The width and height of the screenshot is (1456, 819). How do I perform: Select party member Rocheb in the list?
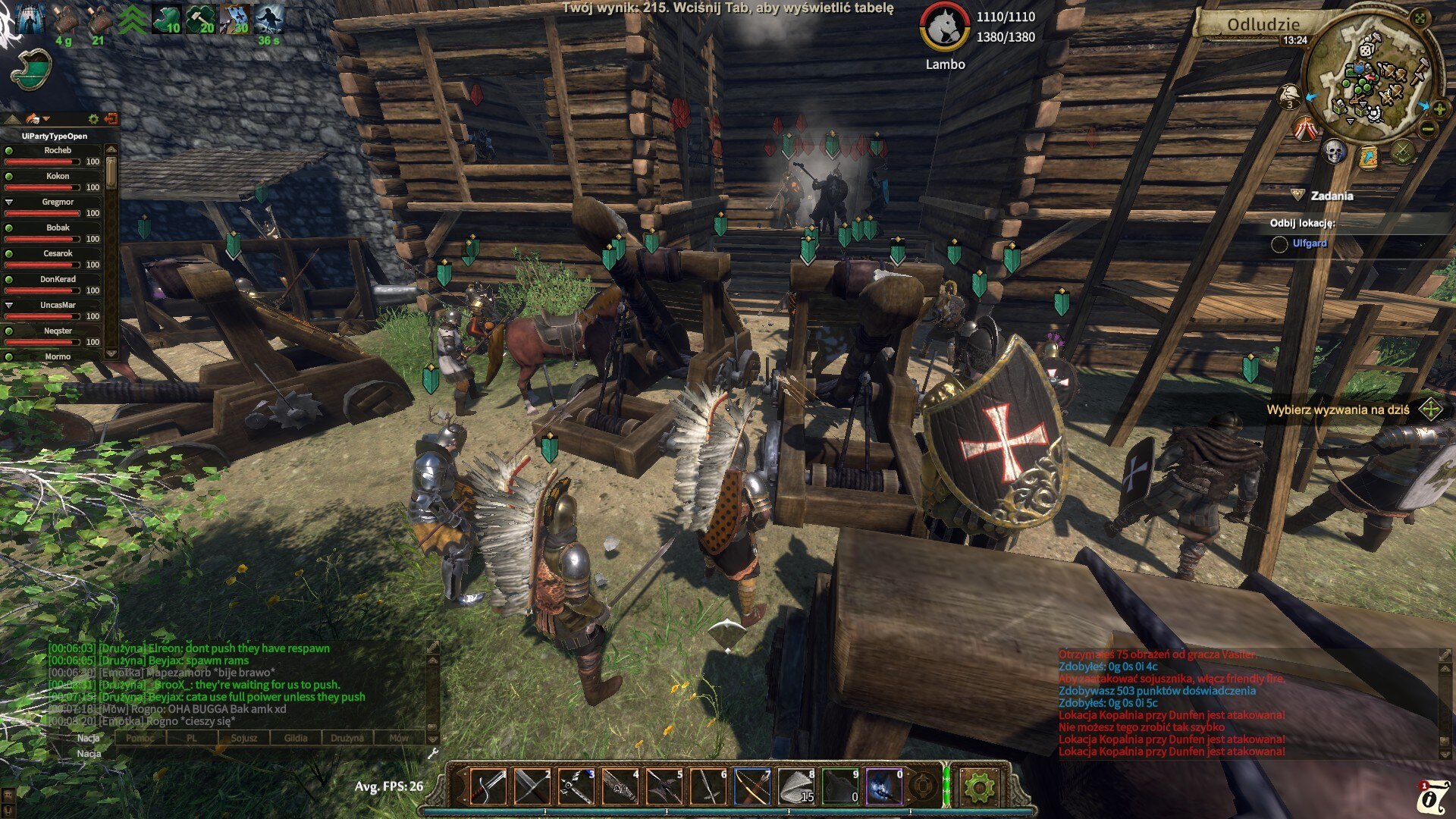(x=58, y=151)
